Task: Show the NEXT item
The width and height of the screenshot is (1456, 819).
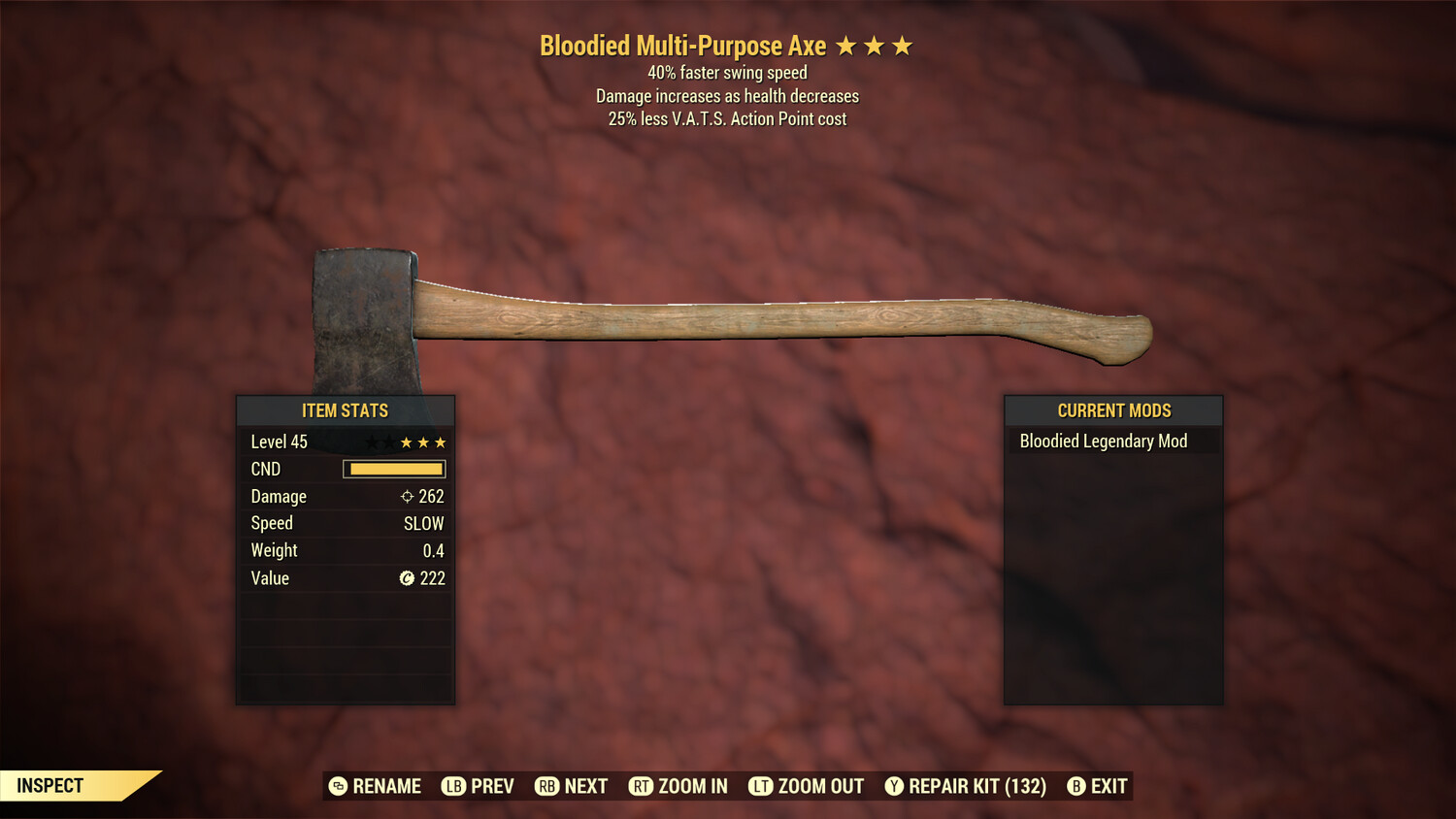Action: point(572,786)
